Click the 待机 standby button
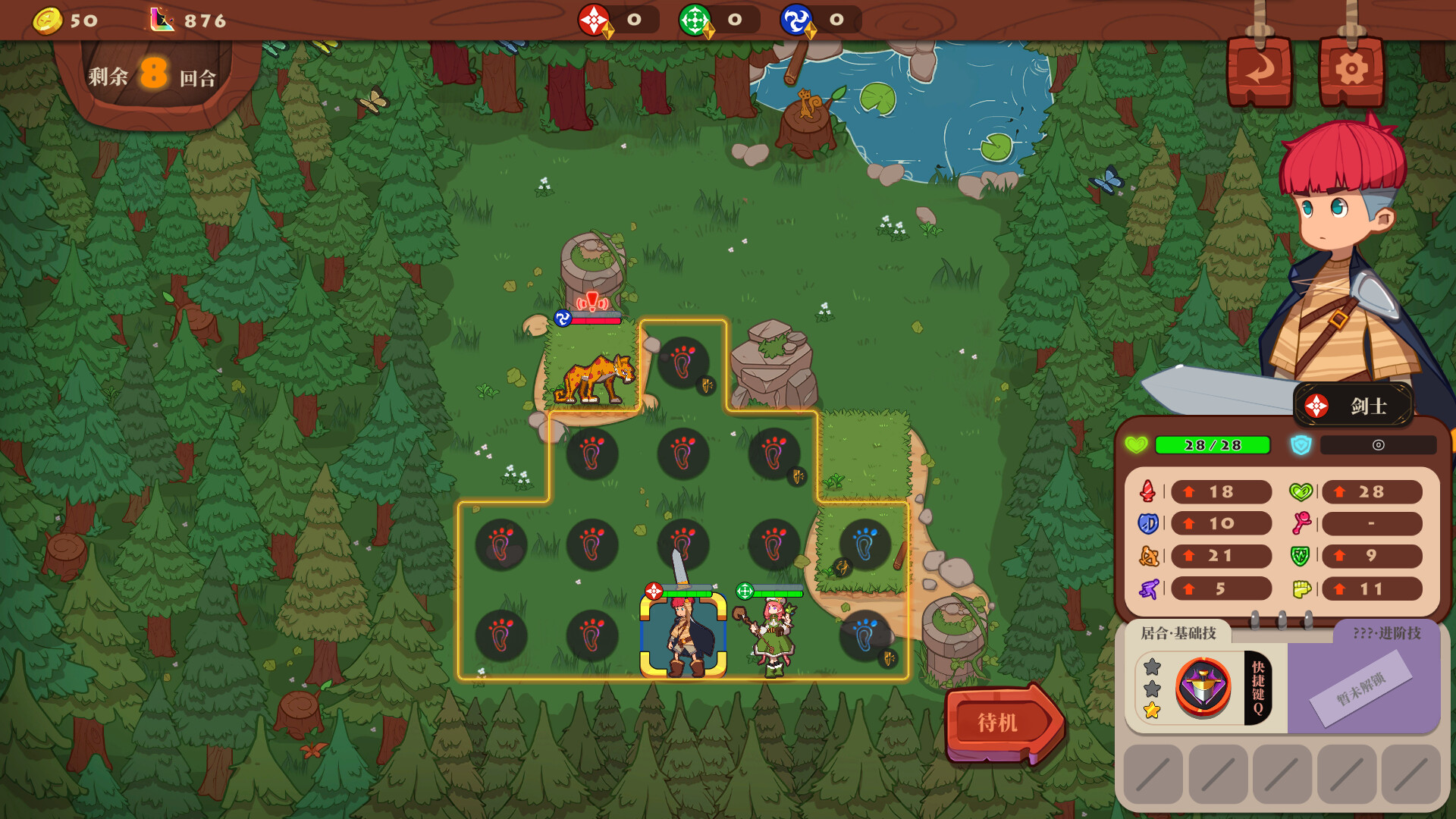The height and width of the screenshot is (819, 1456). pyautogui.click(x=999, y=723)
